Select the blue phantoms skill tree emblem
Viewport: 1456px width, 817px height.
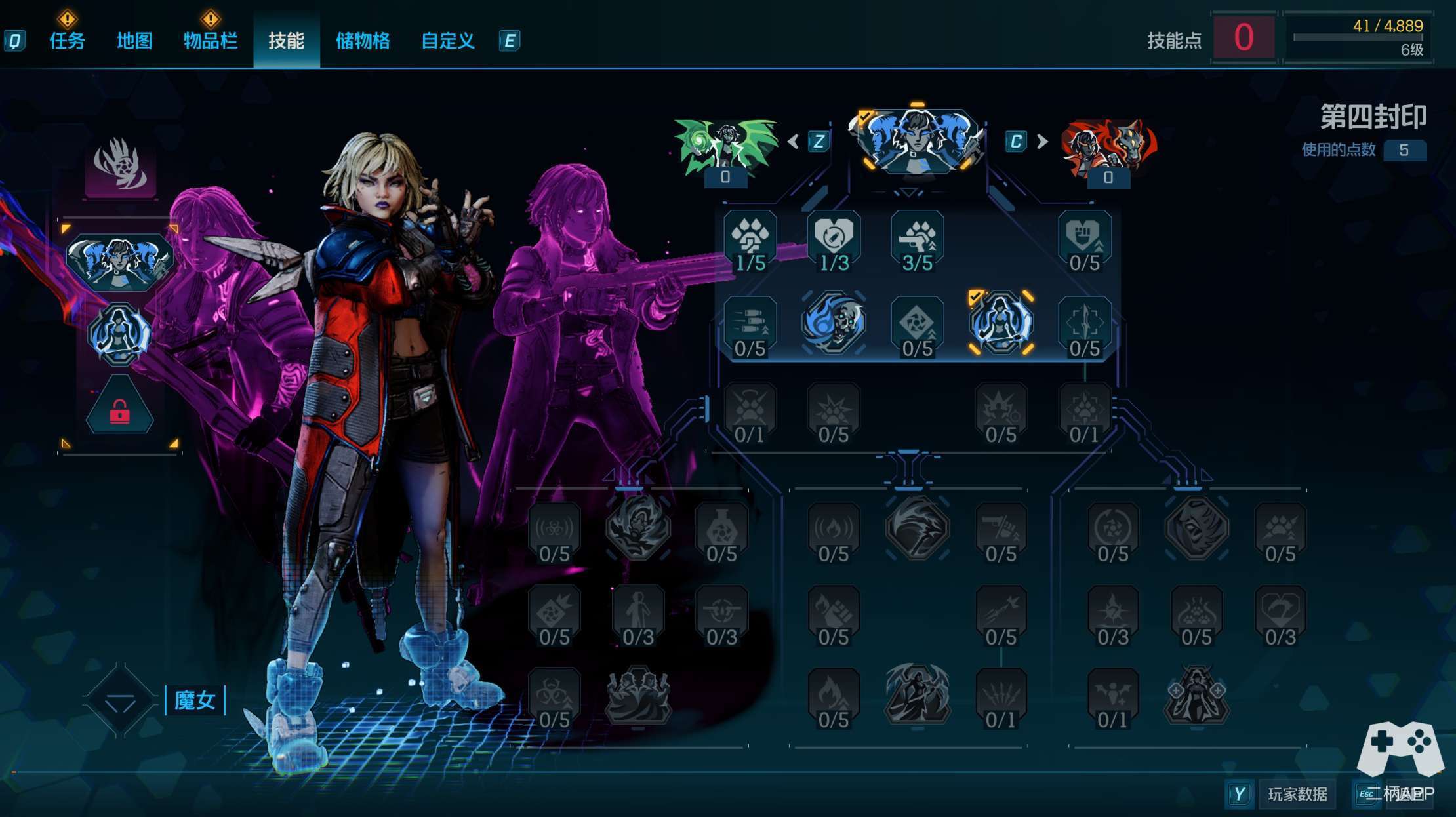click(x=917, y=140)
